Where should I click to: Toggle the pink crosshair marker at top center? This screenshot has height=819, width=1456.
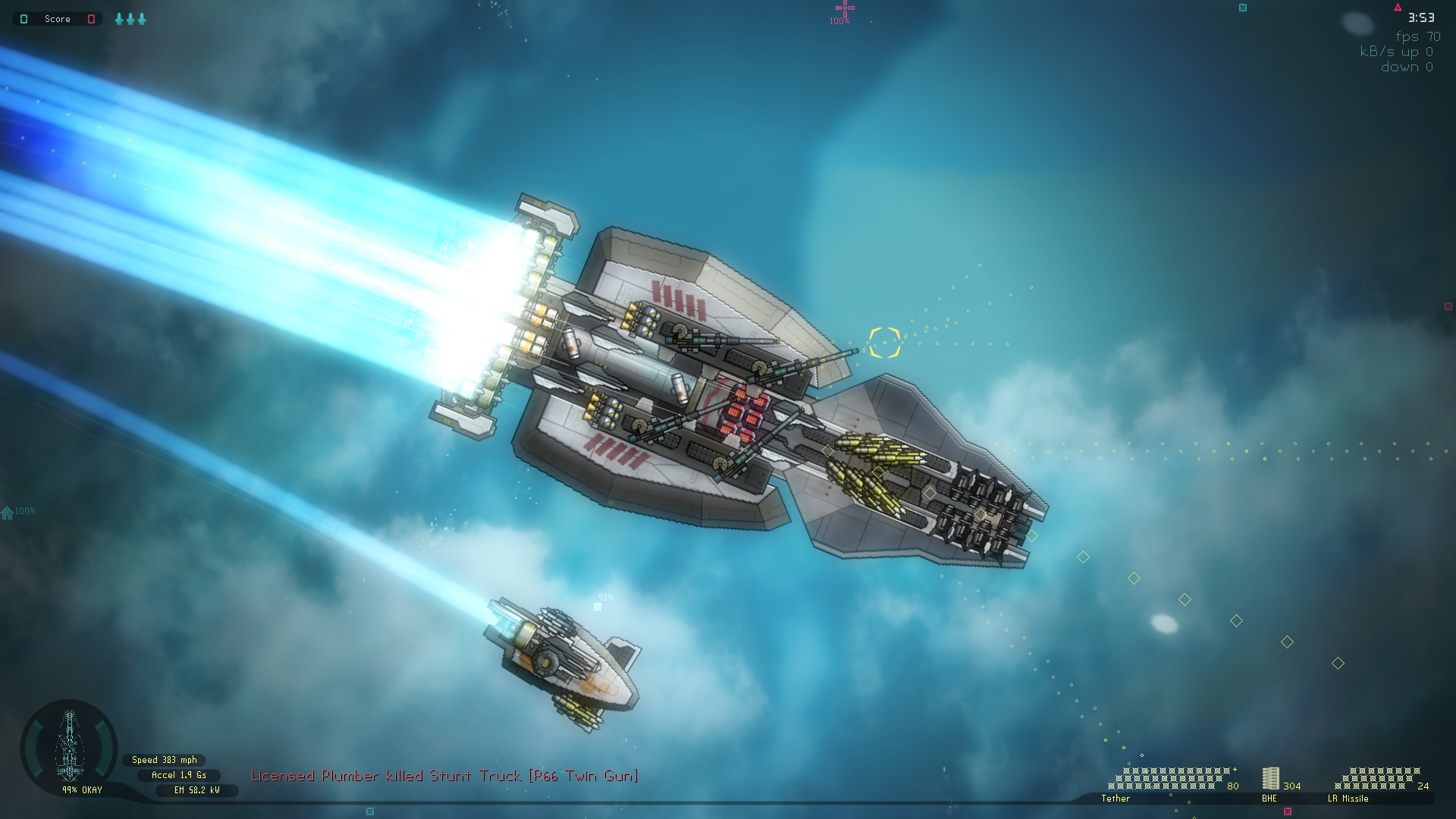click(x=844, y=8)
